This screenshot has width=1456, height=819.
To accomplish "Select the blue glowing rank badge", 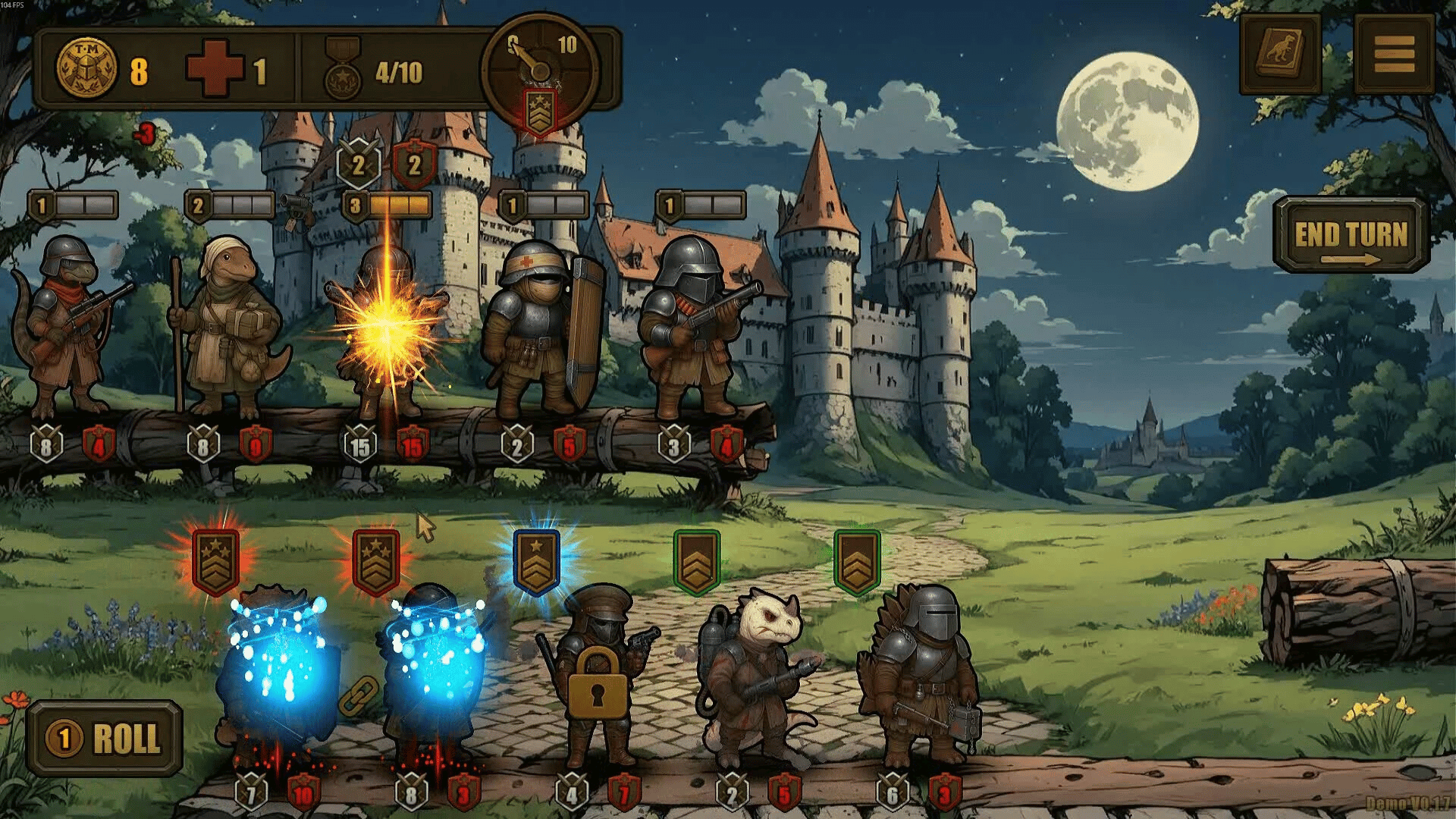I will click(536, 560).
